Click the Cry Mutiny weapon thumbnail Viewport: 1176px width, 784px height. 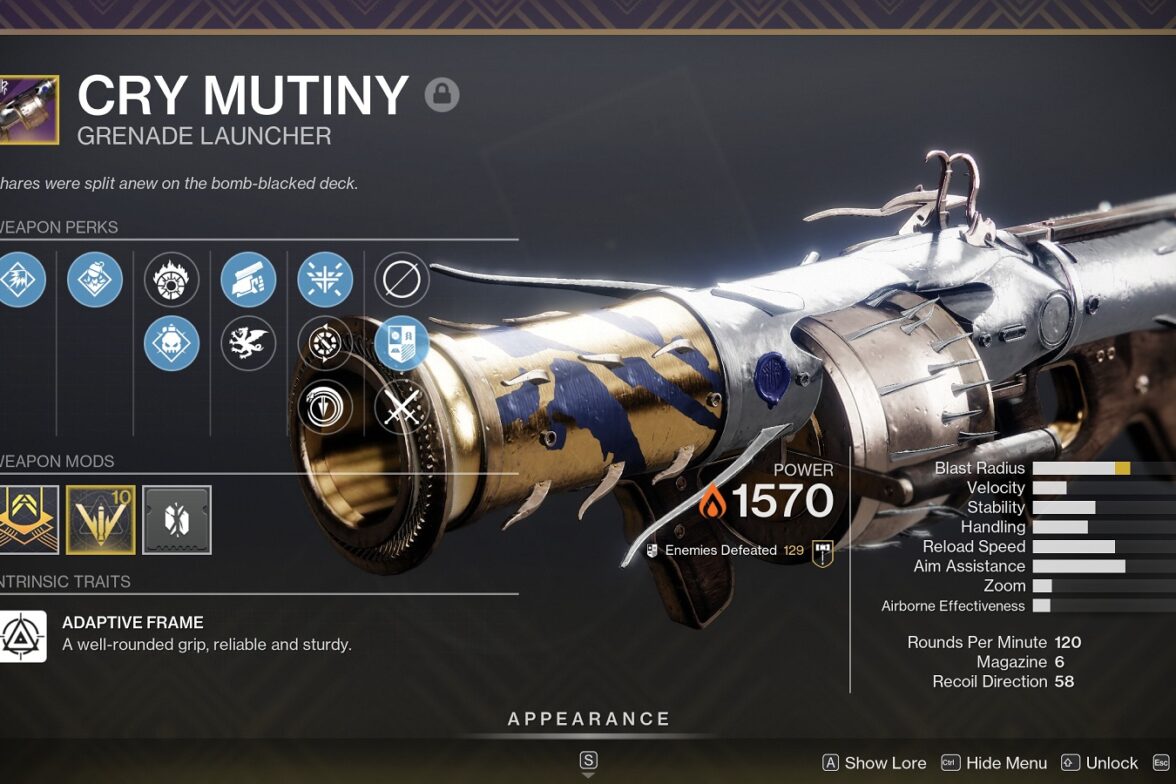tap(28, 110)
